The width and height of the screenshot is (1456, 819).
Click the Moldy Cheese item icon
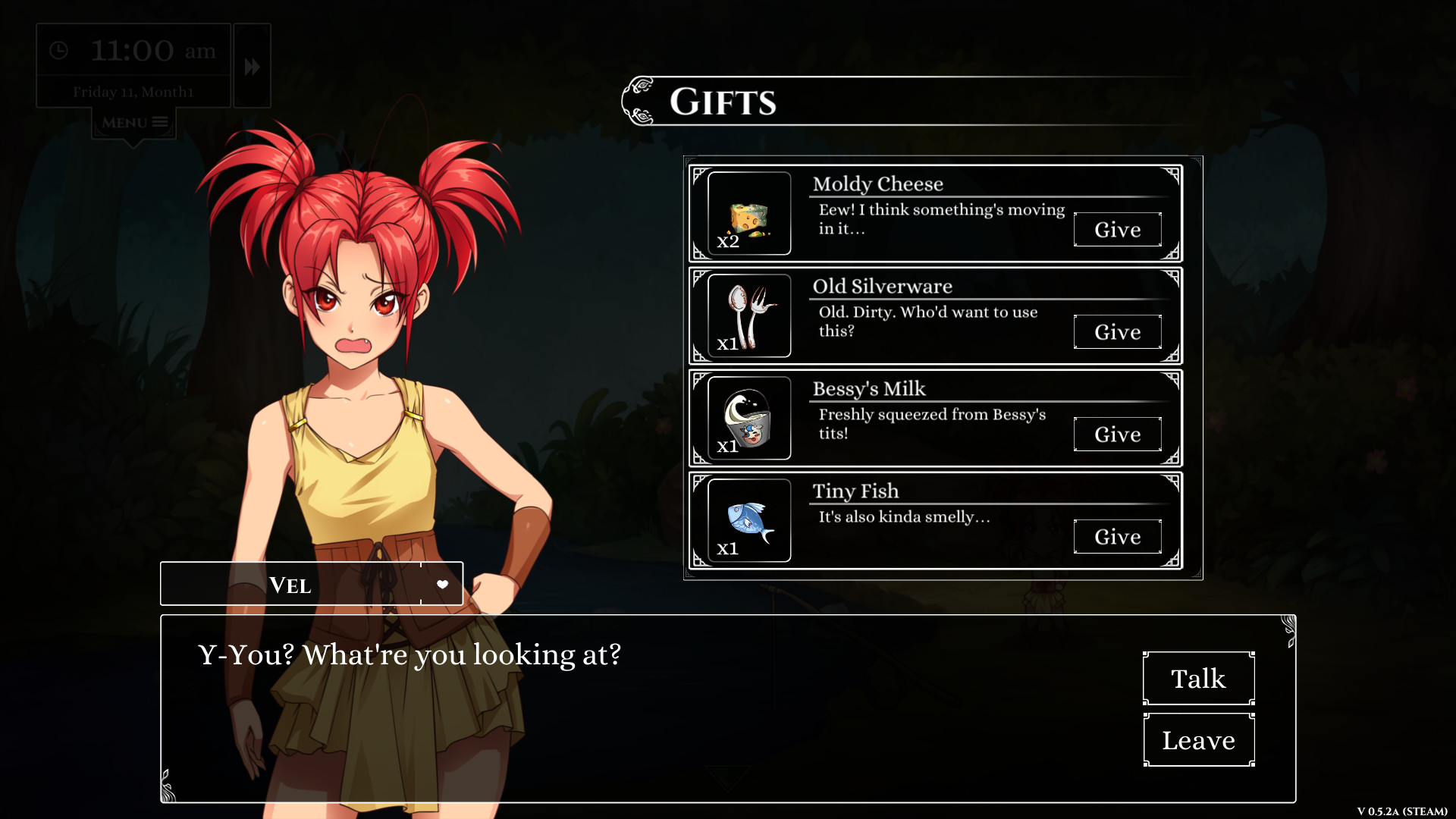[748, 213]
